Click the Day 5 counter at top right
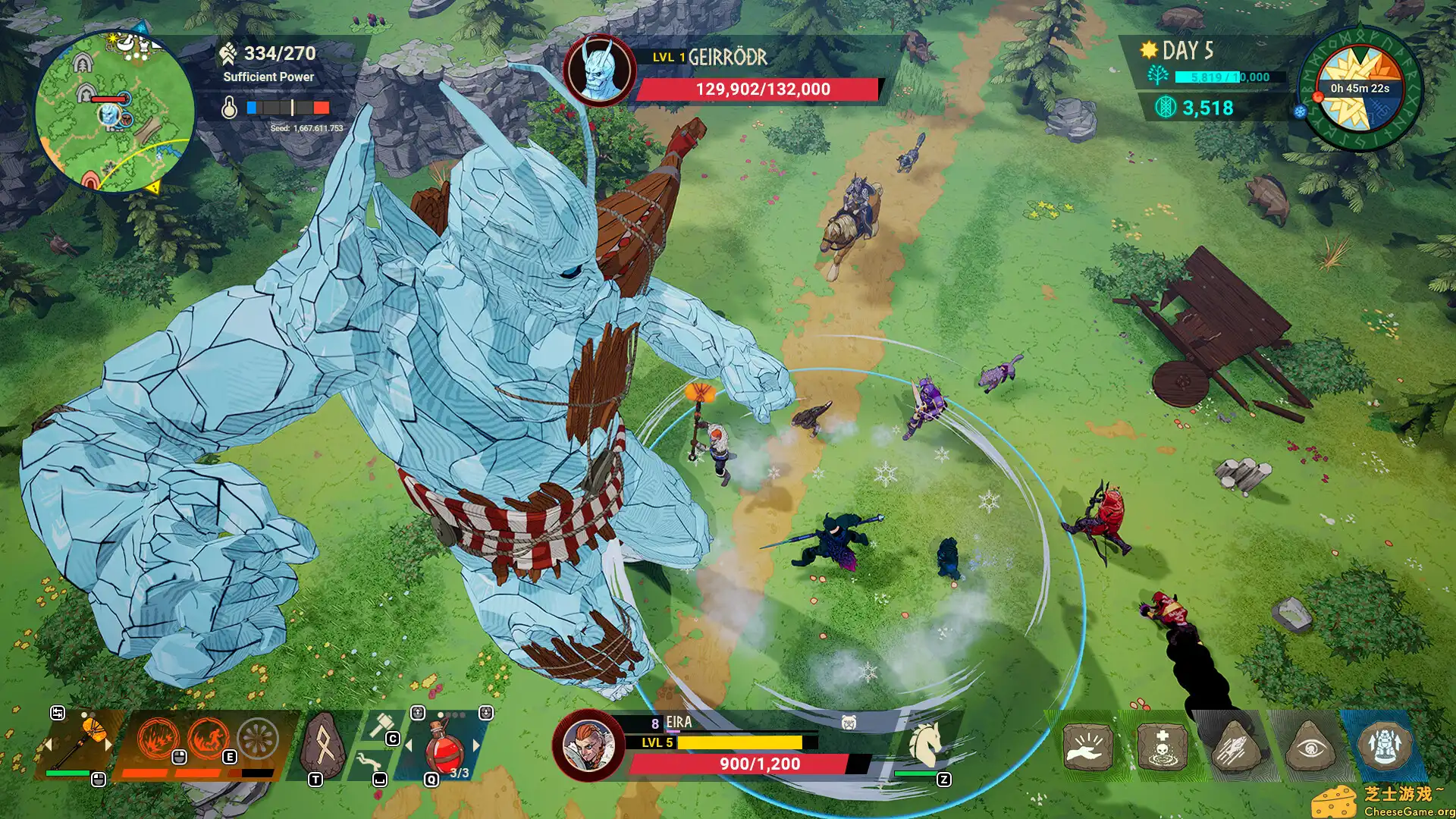This screenshot has height=819, width=1456. pos(1189,51)
